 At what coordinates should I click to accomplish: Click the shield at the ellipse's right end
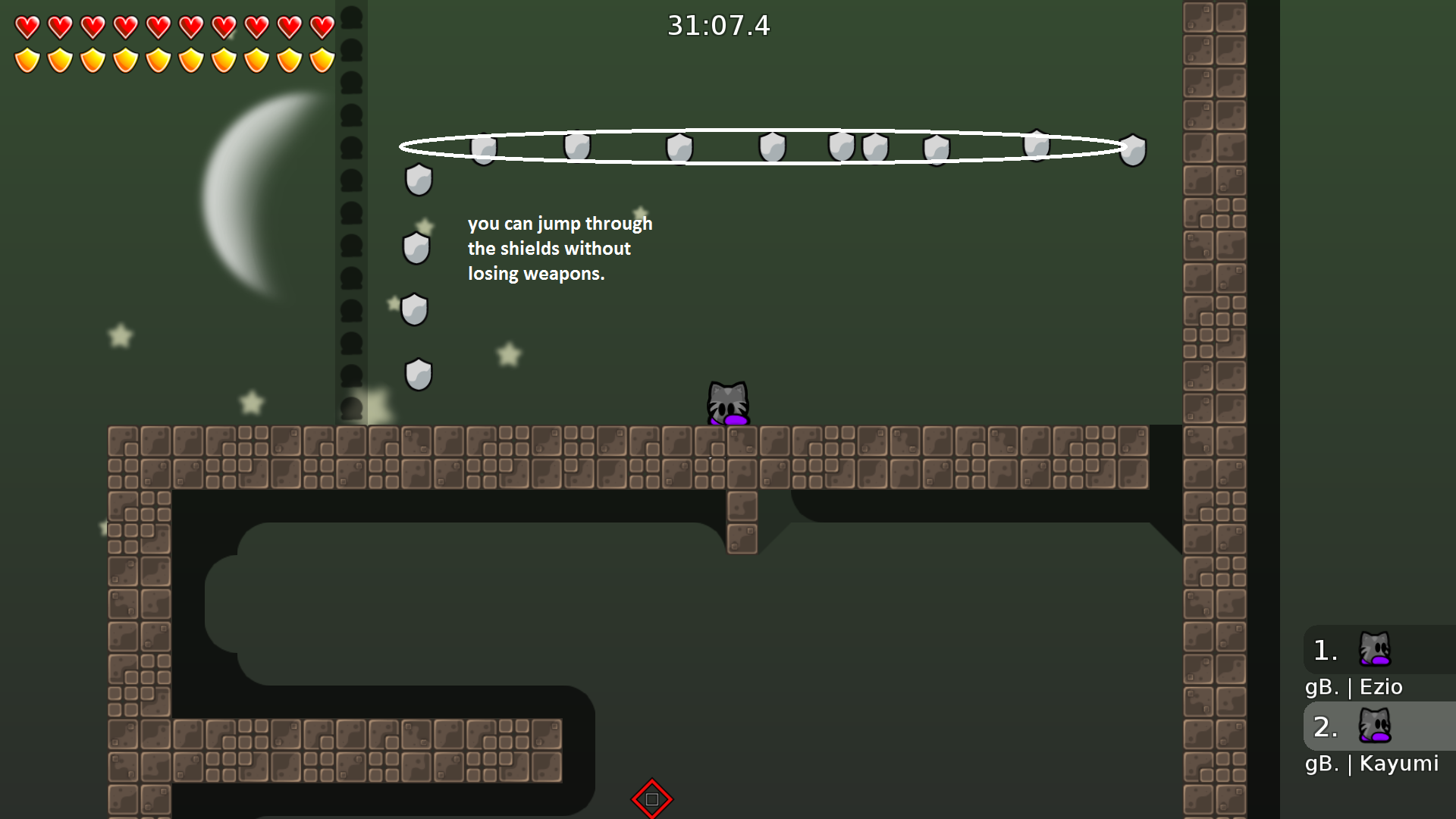[1131, 151]
